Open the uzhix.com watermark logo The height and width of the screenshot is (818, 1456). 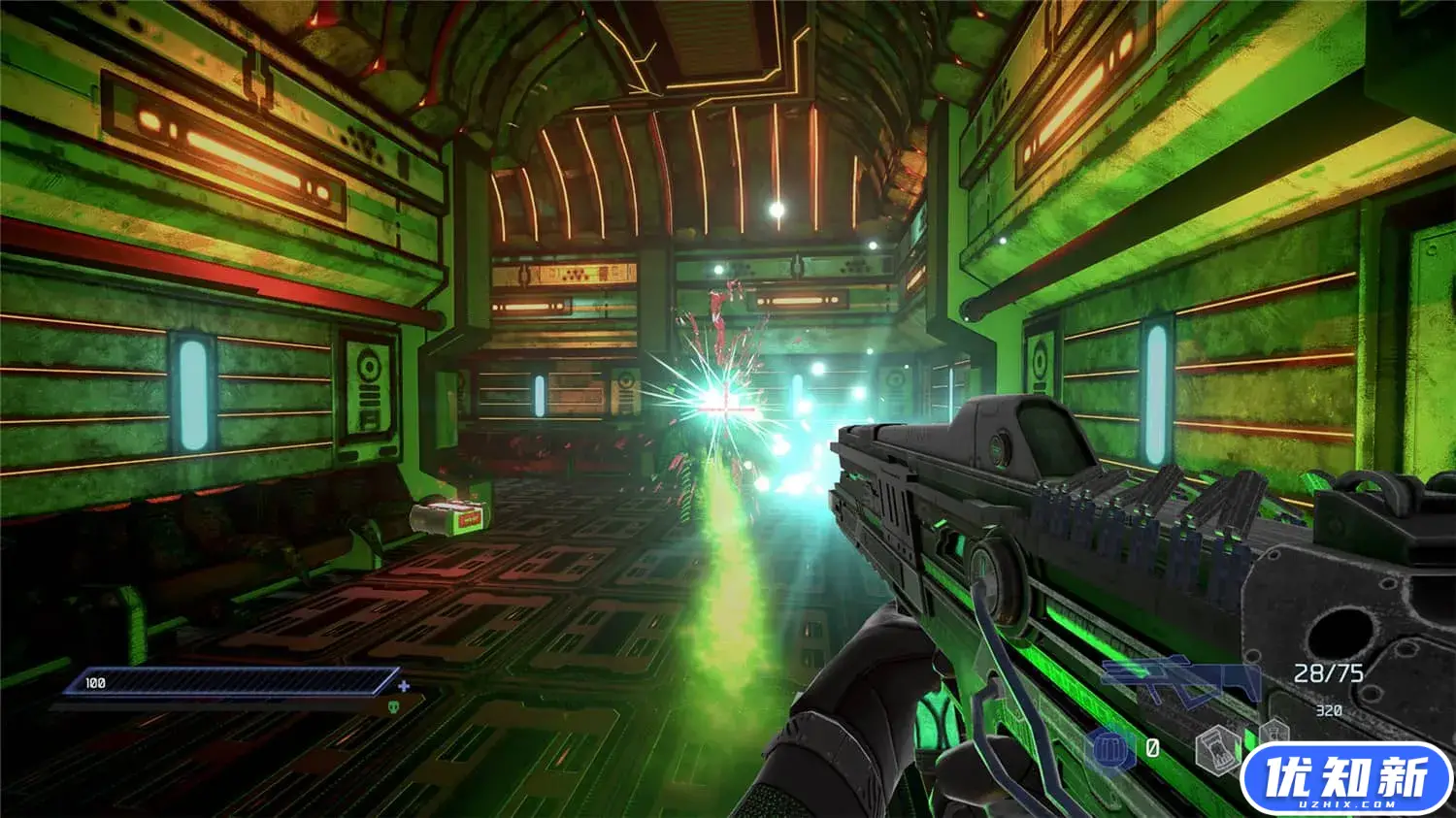click(x=1346, y=779)
